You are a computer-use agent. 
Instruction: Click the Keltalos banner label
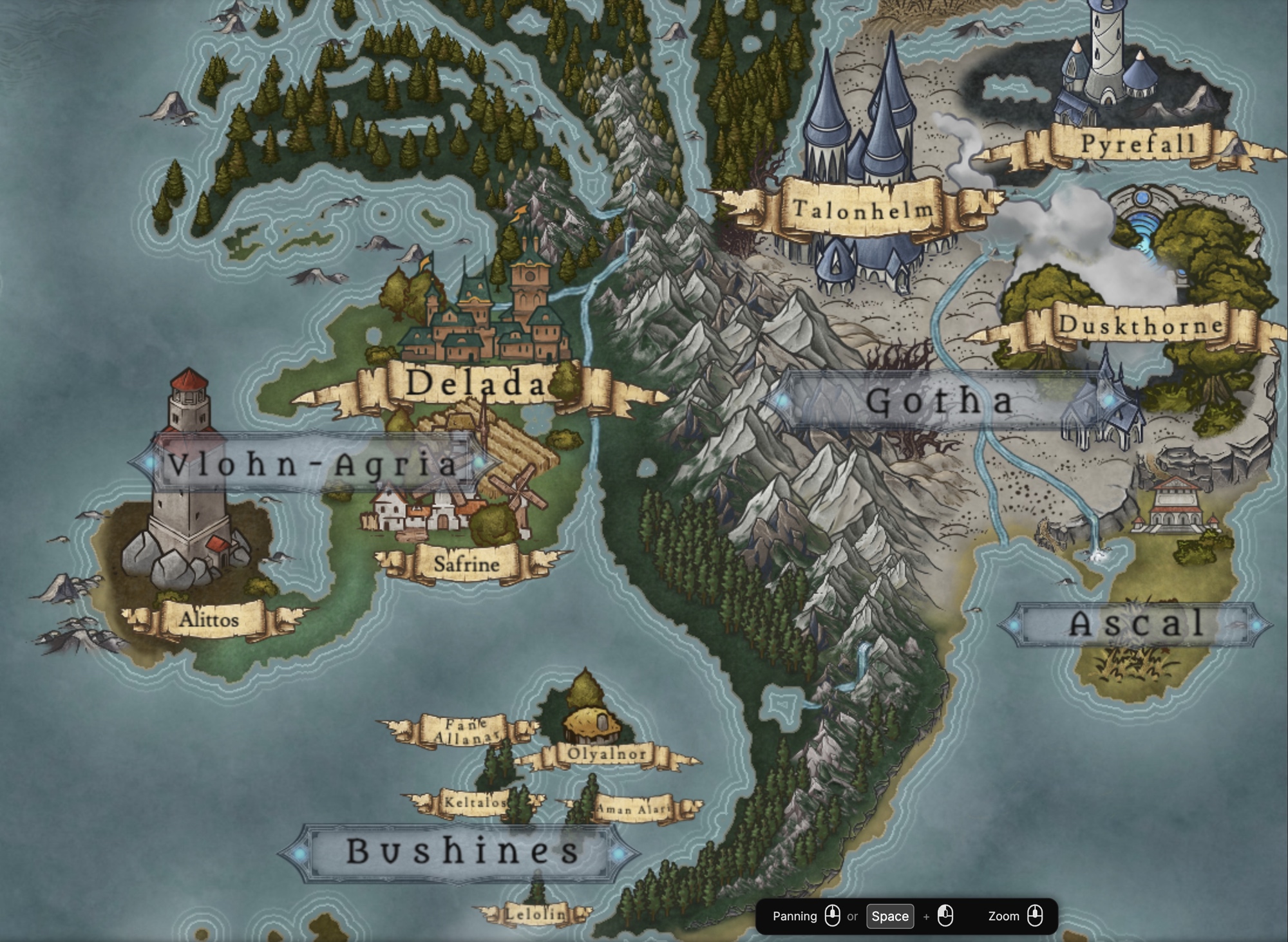(475, 802)
